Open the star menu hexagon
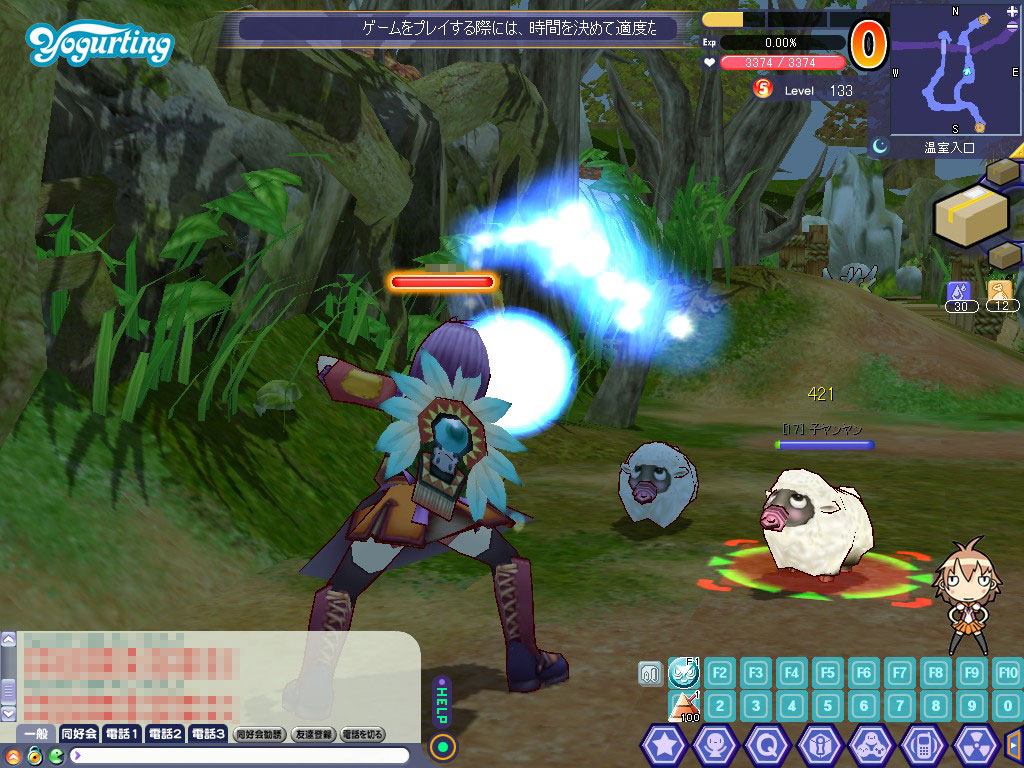Screen dimensions: 1024x768 pyautogui.click(x=663, y=745)
